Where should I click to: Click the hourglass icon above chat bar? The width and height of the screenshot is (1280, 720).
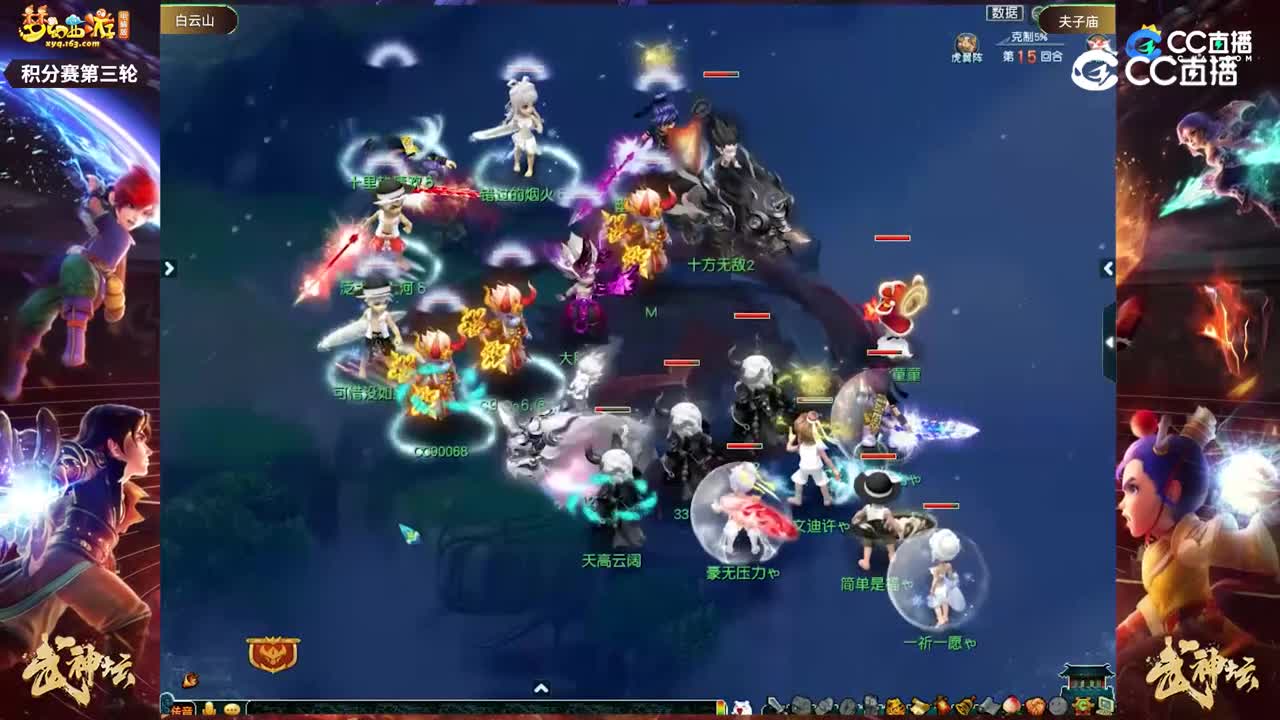(x=190, y=679)
